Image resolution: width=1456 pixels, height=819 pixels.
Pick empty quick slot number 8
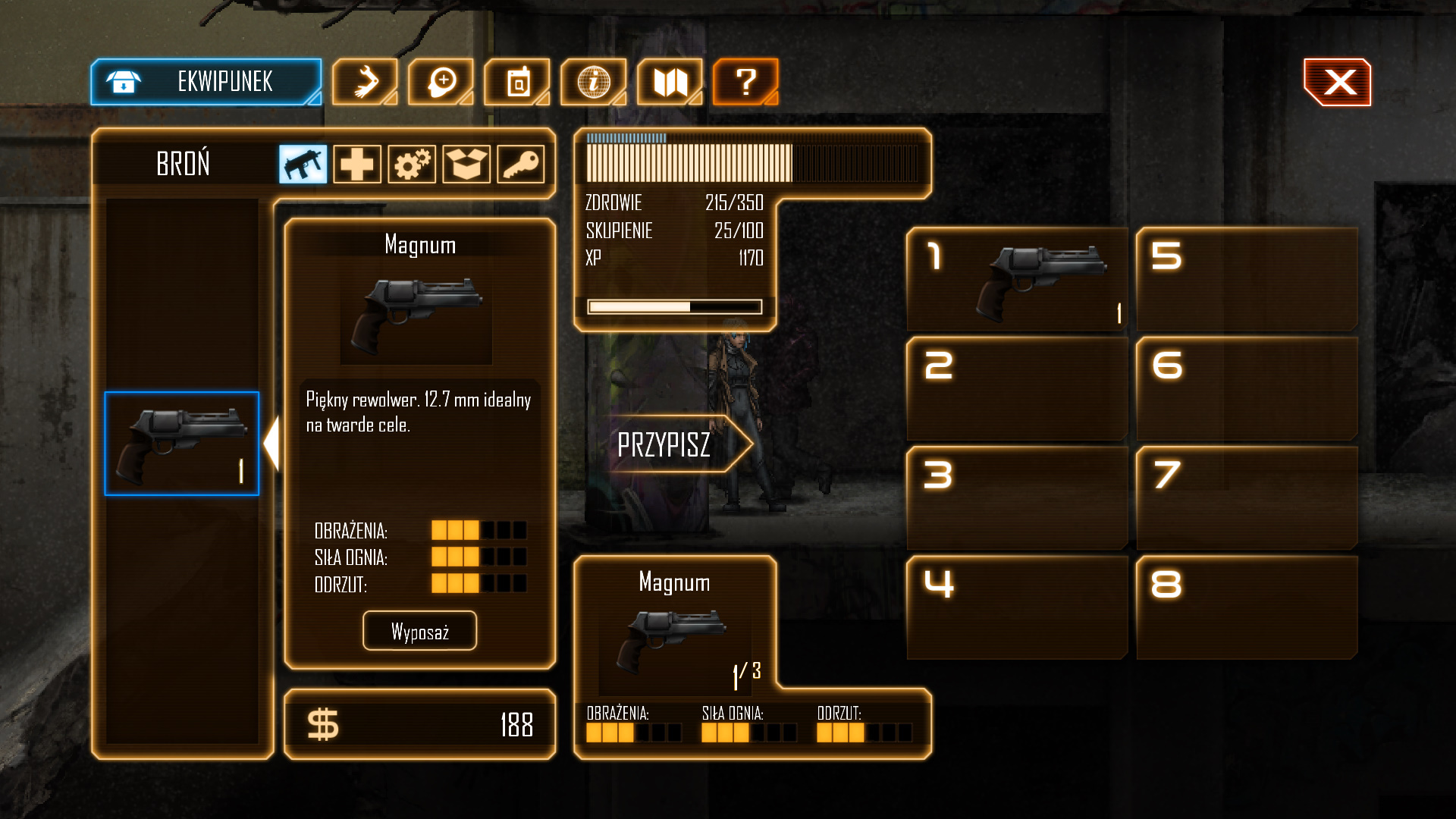tap(1247, 607)
